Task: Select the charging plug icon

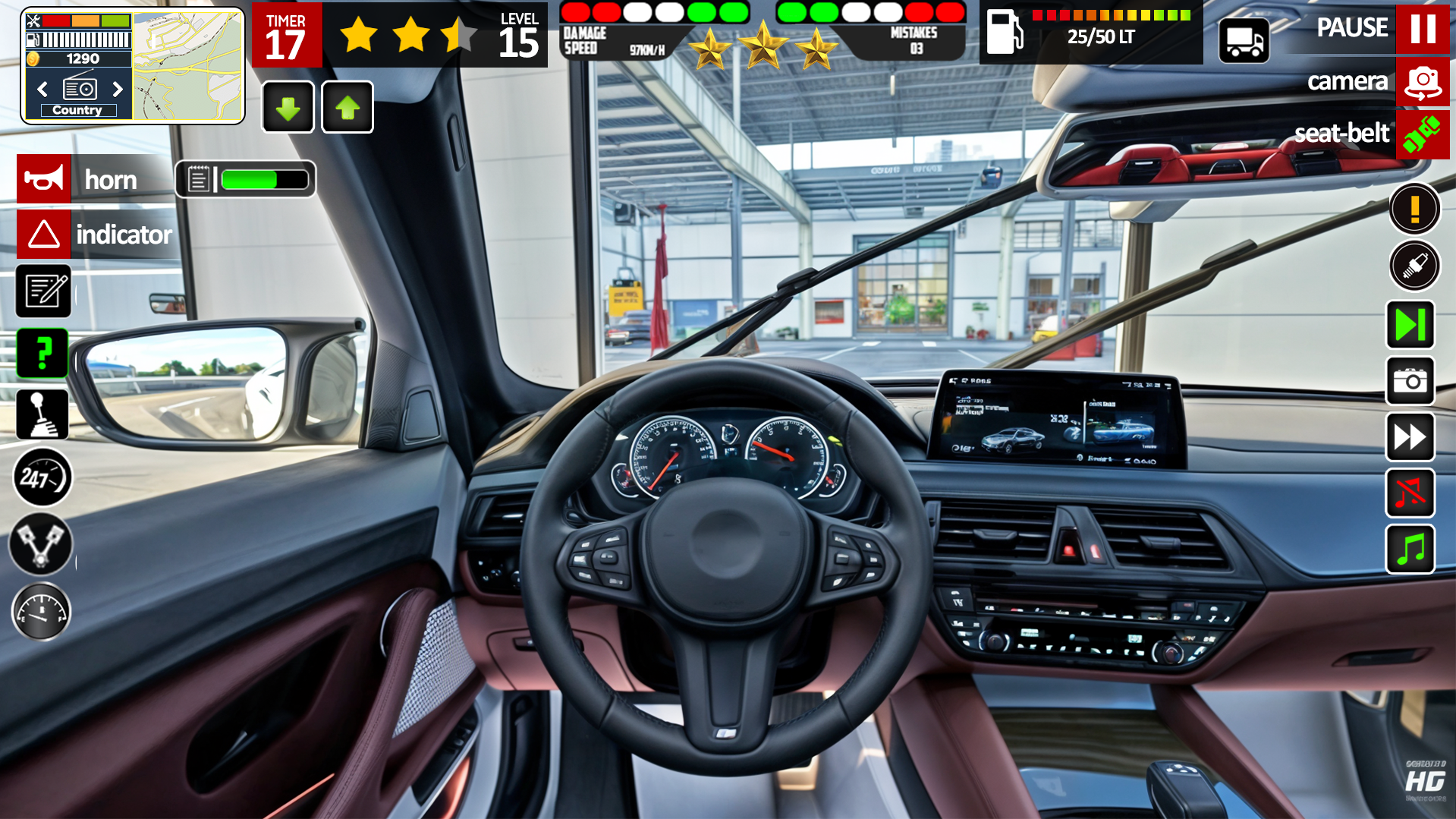Action: tap(1414, 266)
